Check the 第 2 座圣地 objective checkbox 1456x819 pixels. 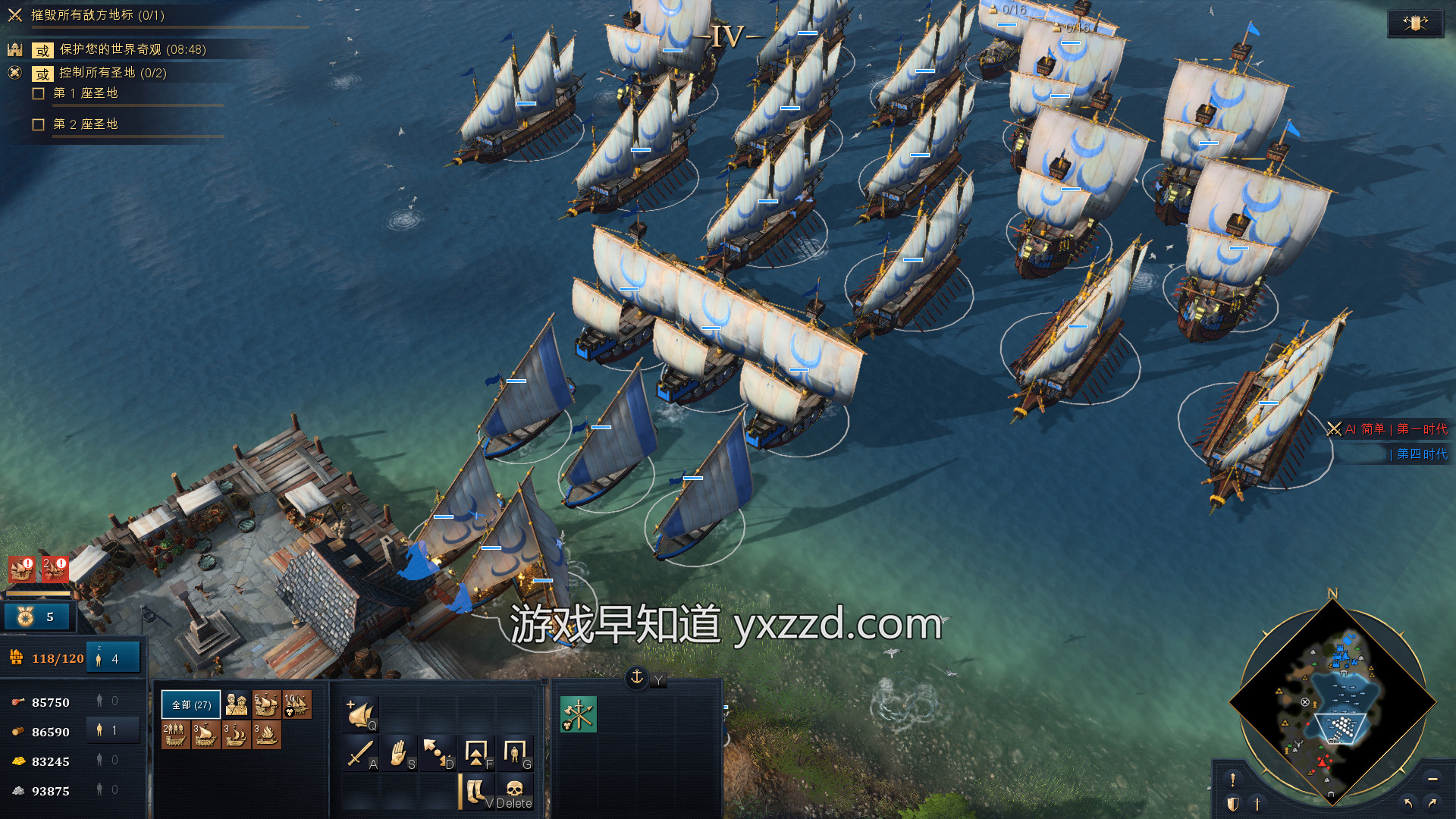tap(38, 123)
